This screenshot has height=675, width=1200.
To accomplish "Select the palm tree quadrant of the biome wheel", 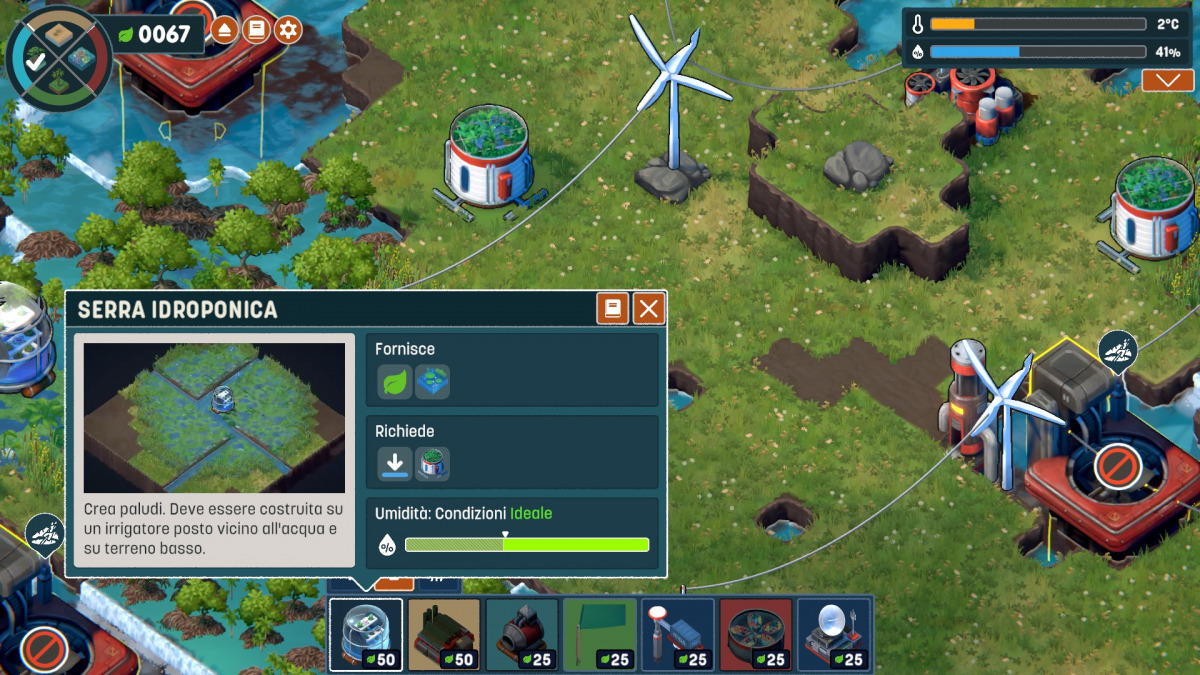I will 58,84.
